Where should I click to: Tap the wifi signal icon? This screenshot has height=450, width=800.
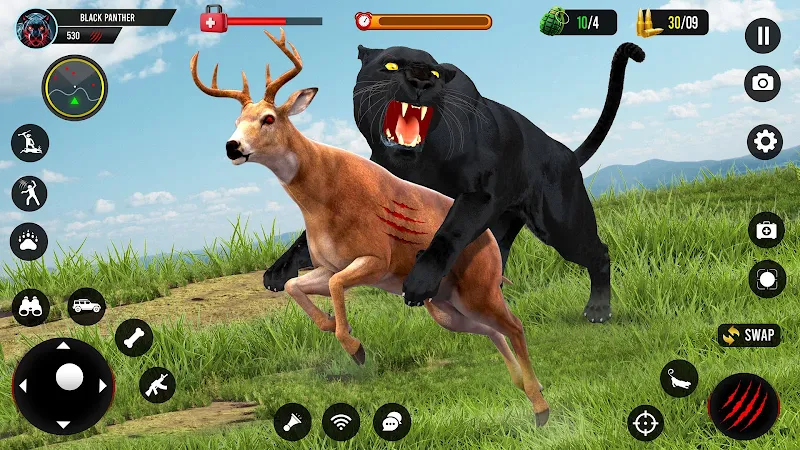[x=341, y=421]
